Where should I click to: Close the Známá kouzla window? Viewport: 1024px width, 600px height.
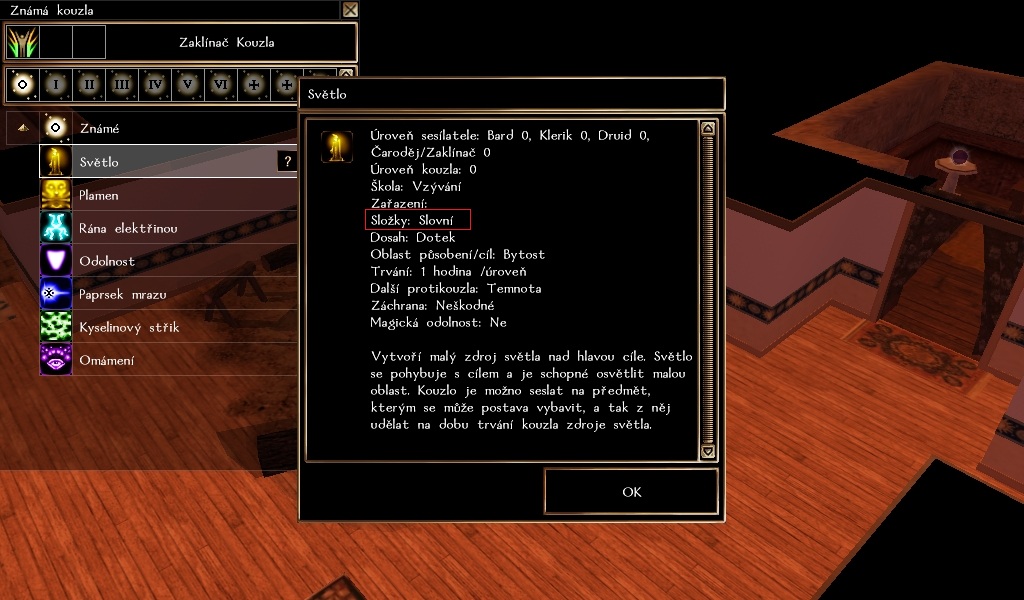350,10
